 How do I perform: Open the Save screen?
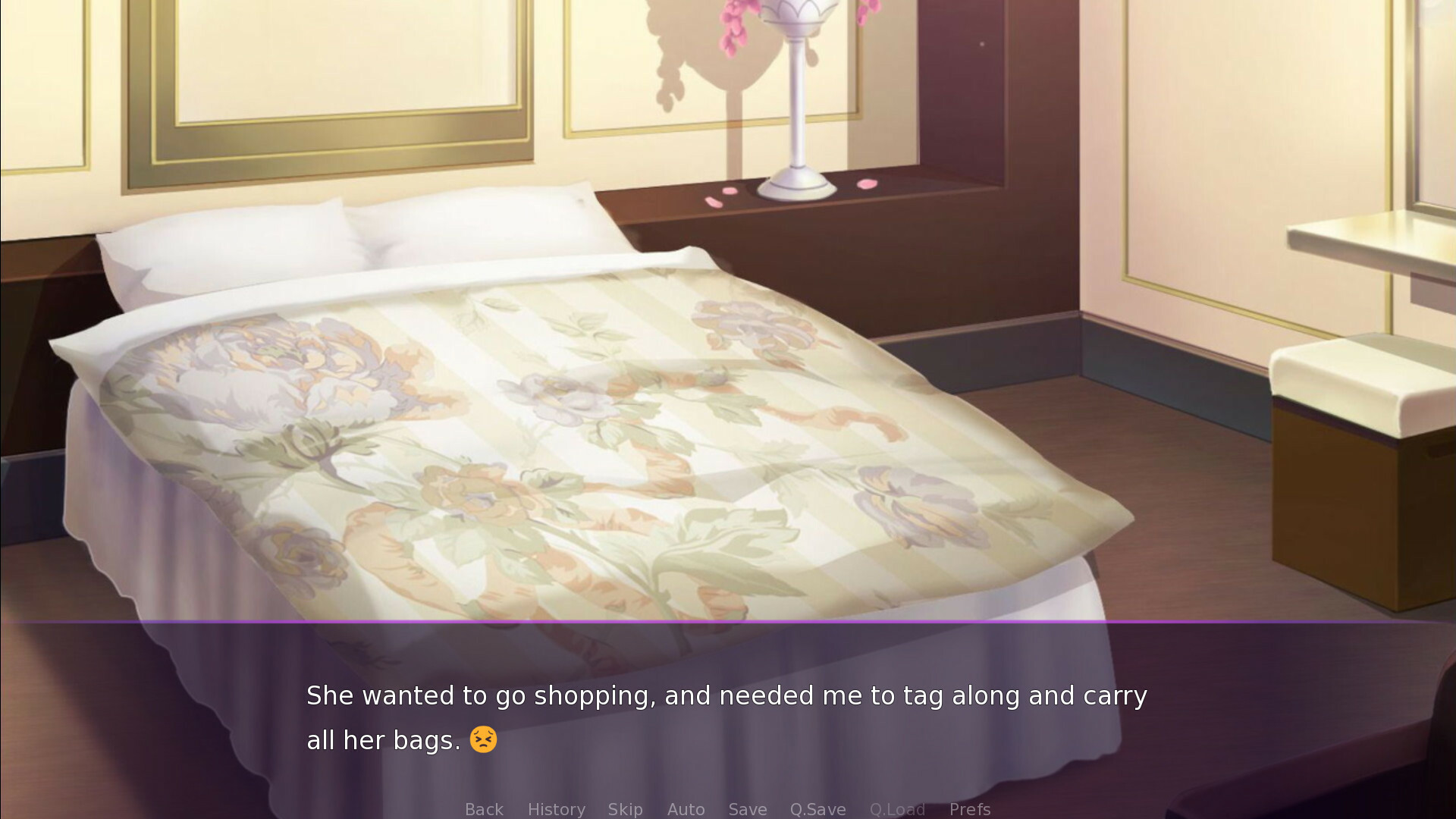point(747,809)
